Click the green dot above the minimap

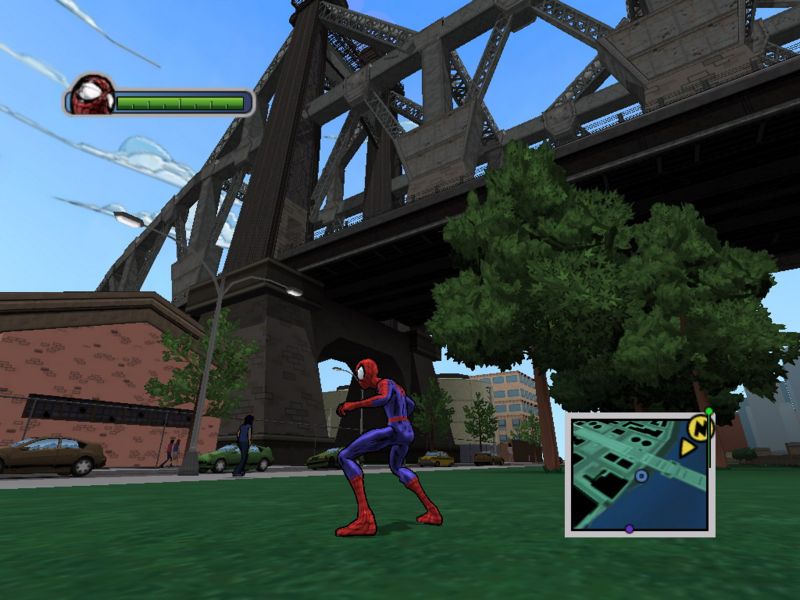(x=709, y=411)
